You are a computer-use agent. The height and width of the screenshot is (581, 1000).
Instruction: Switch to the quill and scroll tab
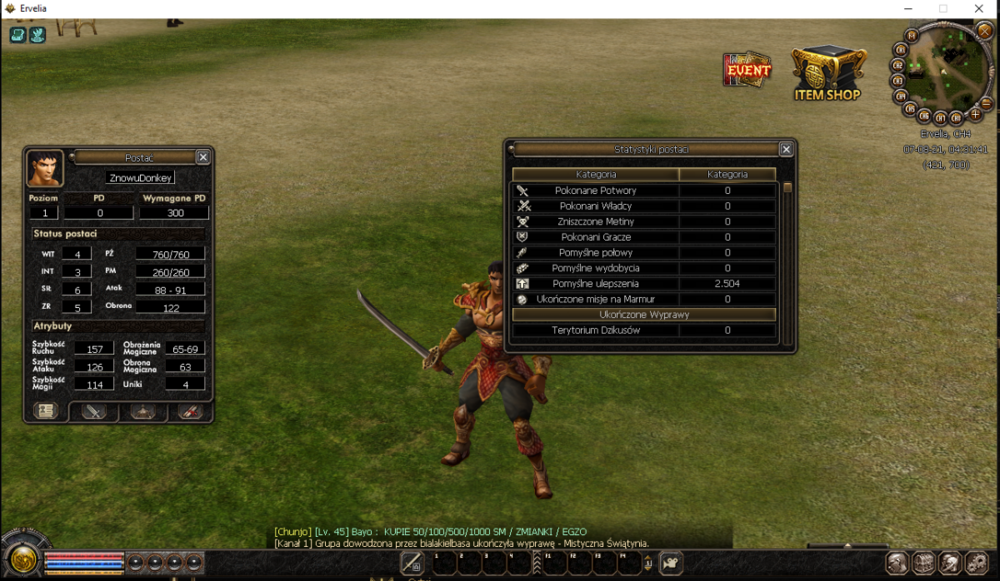pos(190,411)
